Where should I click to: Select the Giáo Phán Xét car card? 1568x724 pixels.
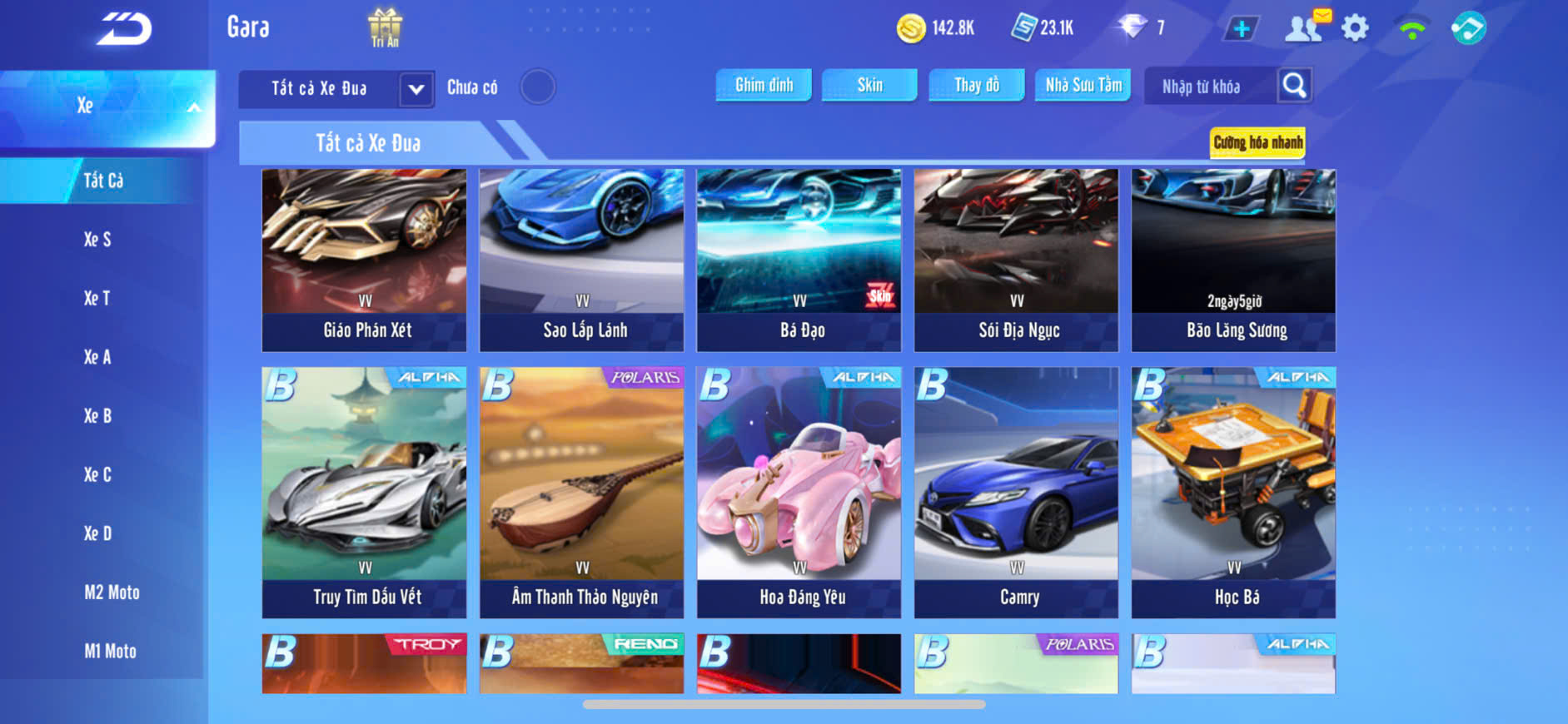pos(364,260)
